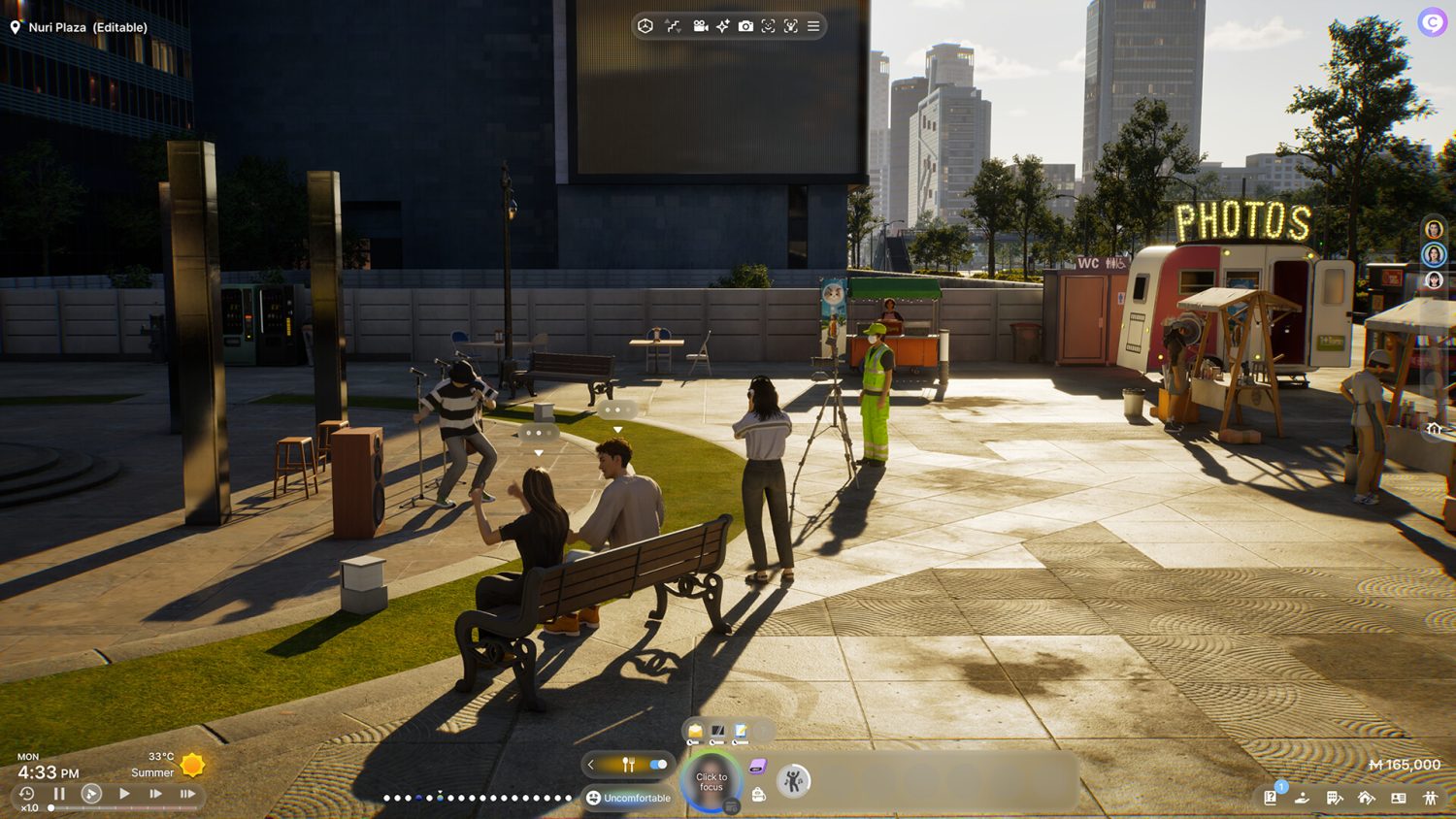Select the motion capture pose icon

point(791,26)
